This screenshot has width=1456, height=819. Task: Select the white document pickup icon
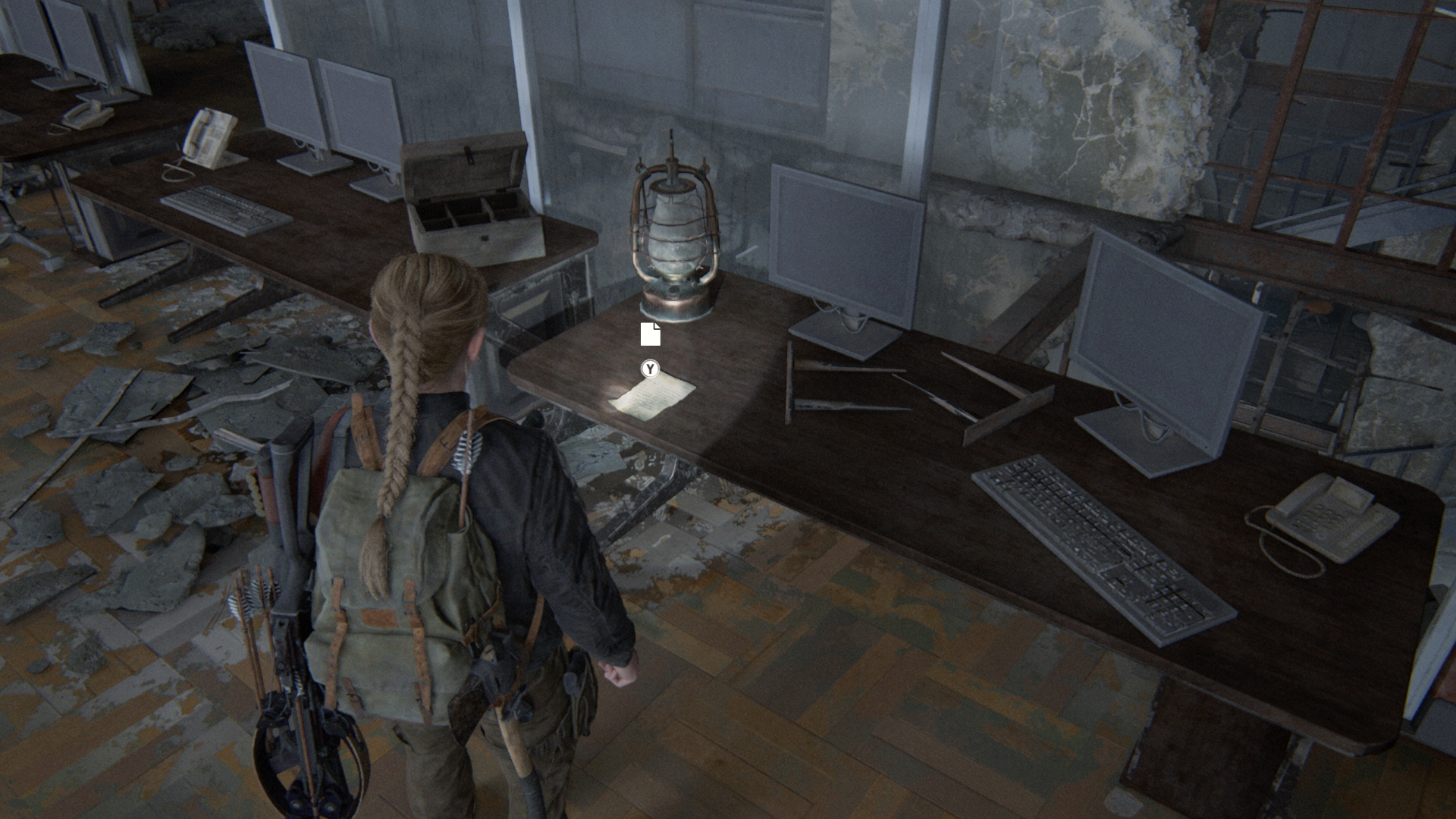(x=650, y=334)
